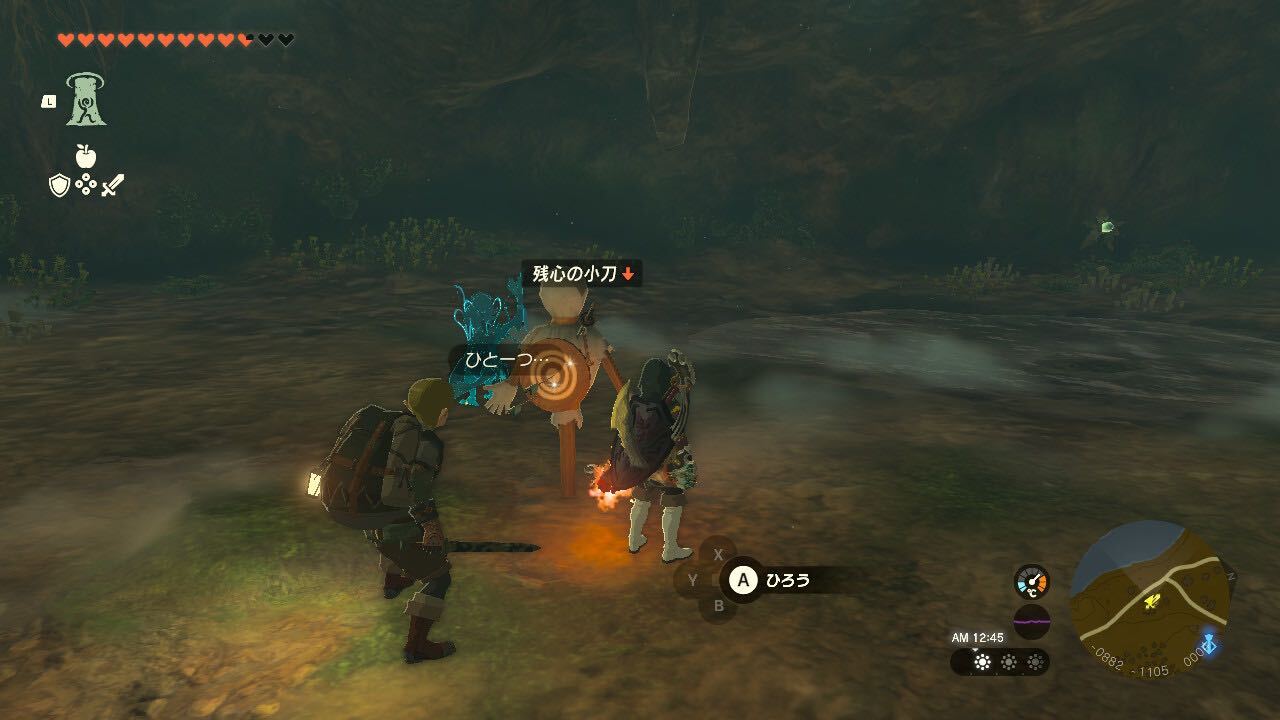The width and height of the screenshot is (1280, 720).
Task: Toggle the first sunny weather forecast icon
Action: coord(983,661)
